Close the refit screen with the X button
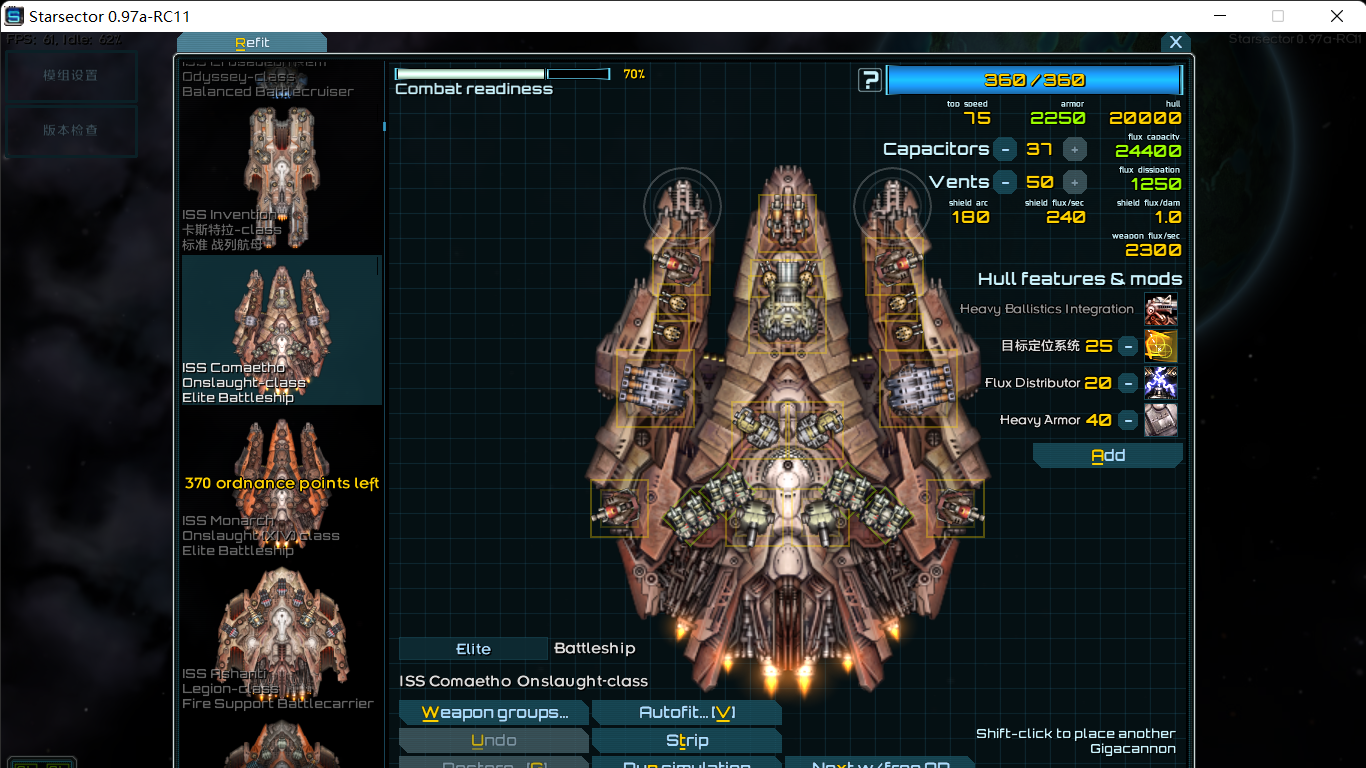Viewport: 1366px width, 768px height. pyautogui.click(x=1175, y=42)
